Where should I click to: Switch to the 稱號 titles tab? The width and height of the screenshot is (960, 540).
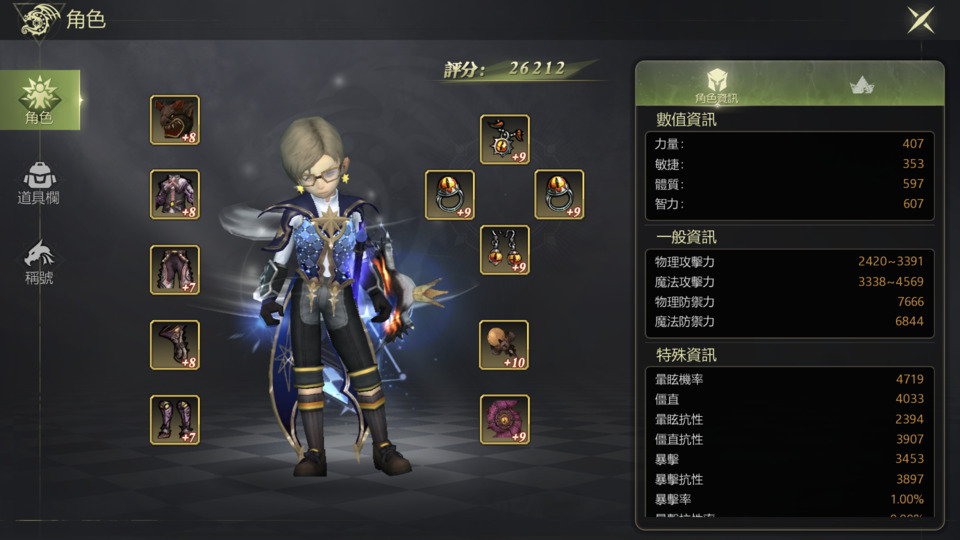40,262
